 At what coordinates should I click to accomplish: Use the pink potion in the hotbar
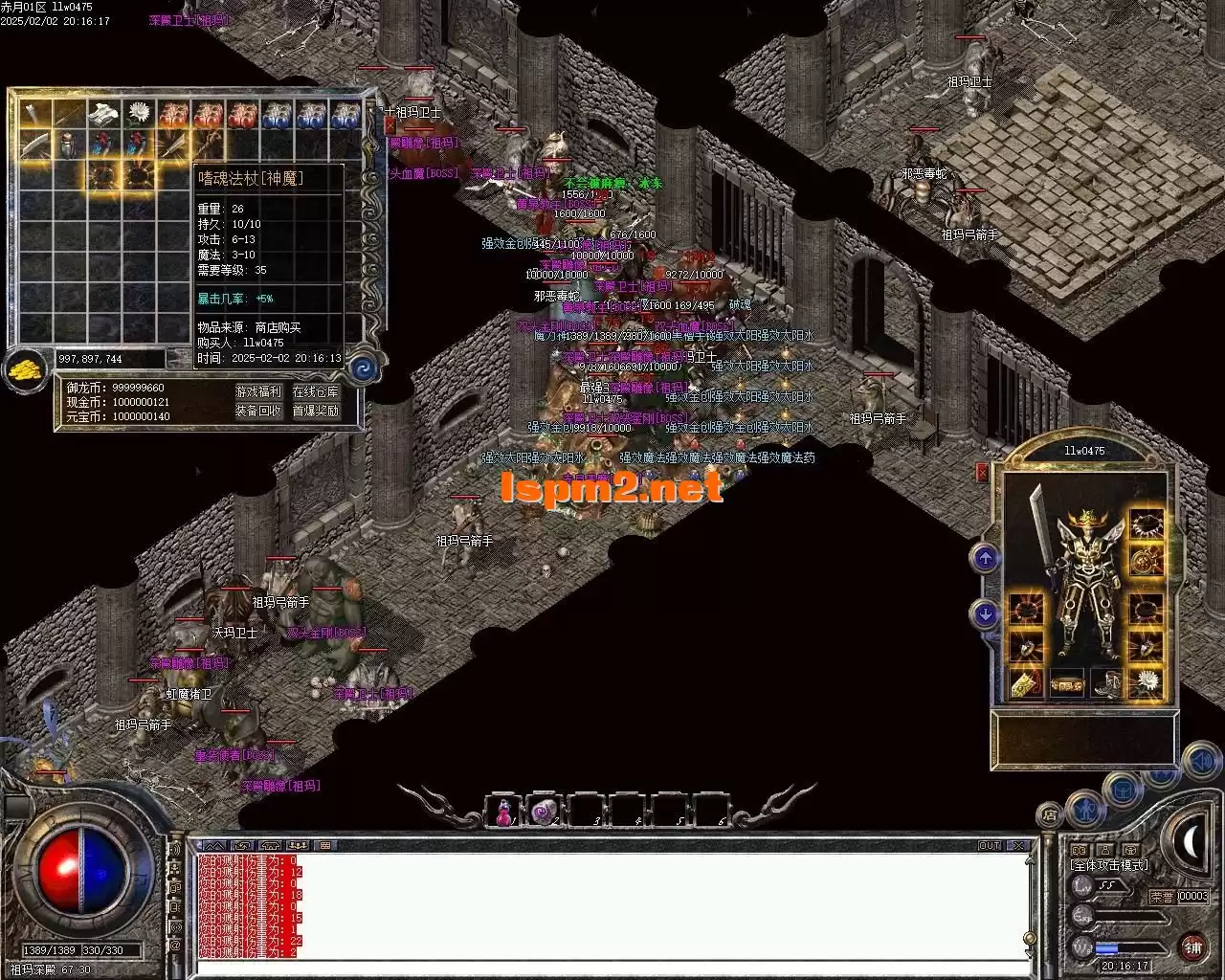pyautogui.click(x=501, y=813)
